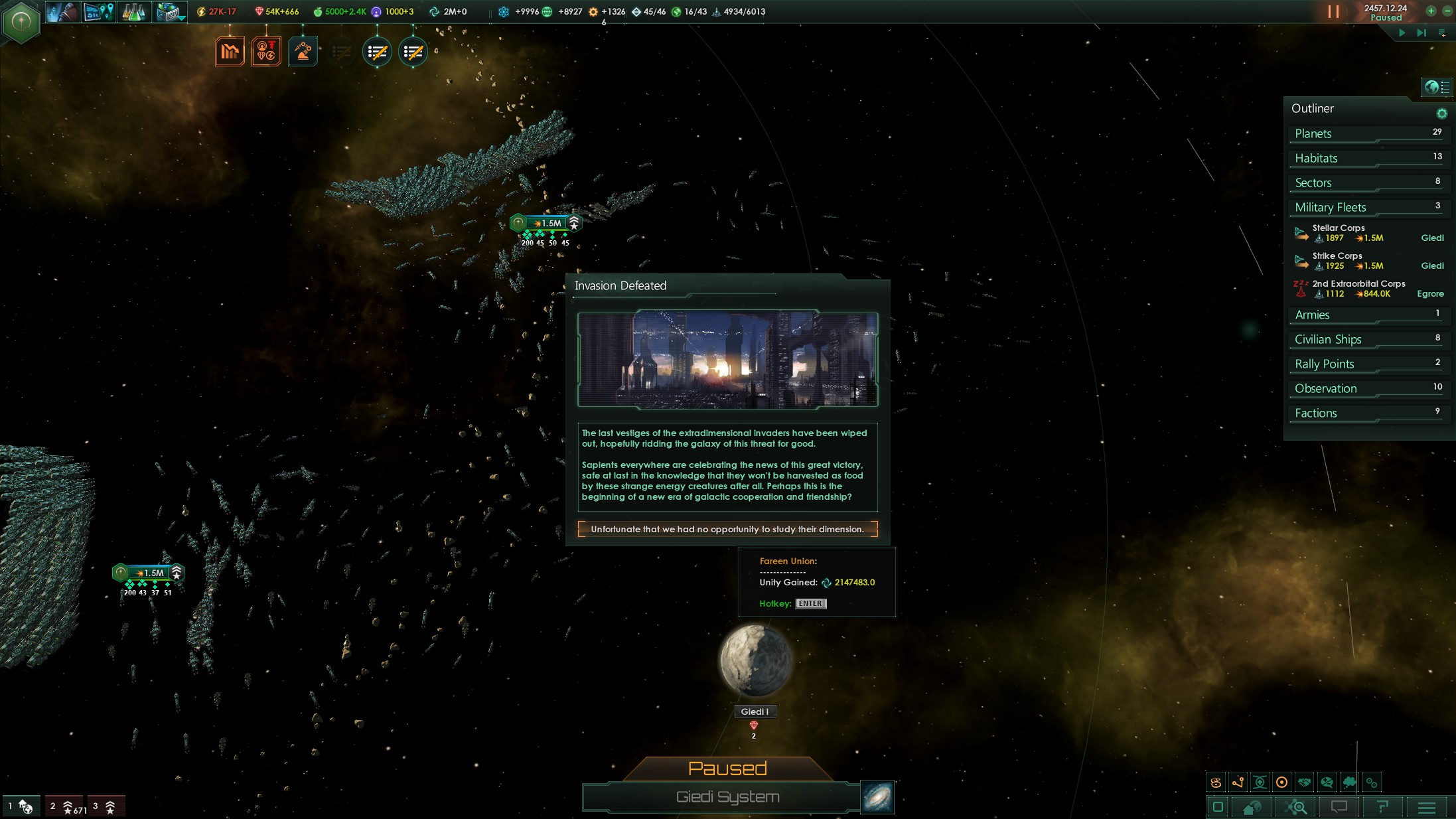Screen dimensions: 1456x819
Task: Decrease game speed with minus button
Action: [x=1447, y=11]
